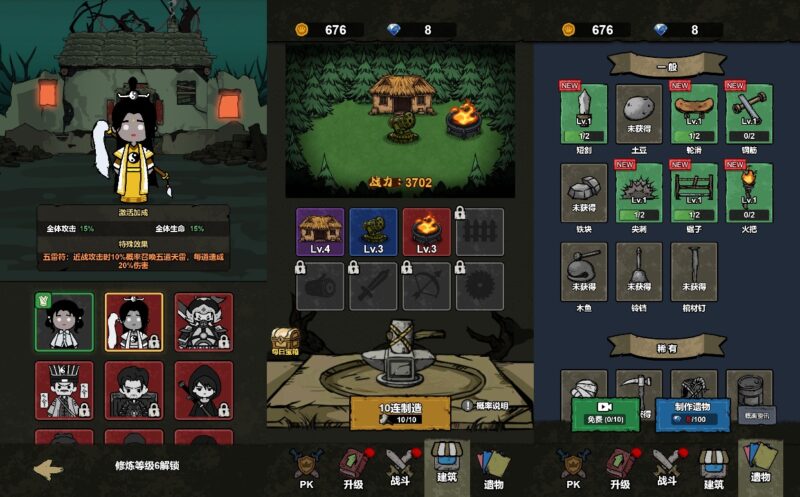800x497 pixels.
Task: Watch the free video reward 免费 (0/10)
Action: (605, 413)
